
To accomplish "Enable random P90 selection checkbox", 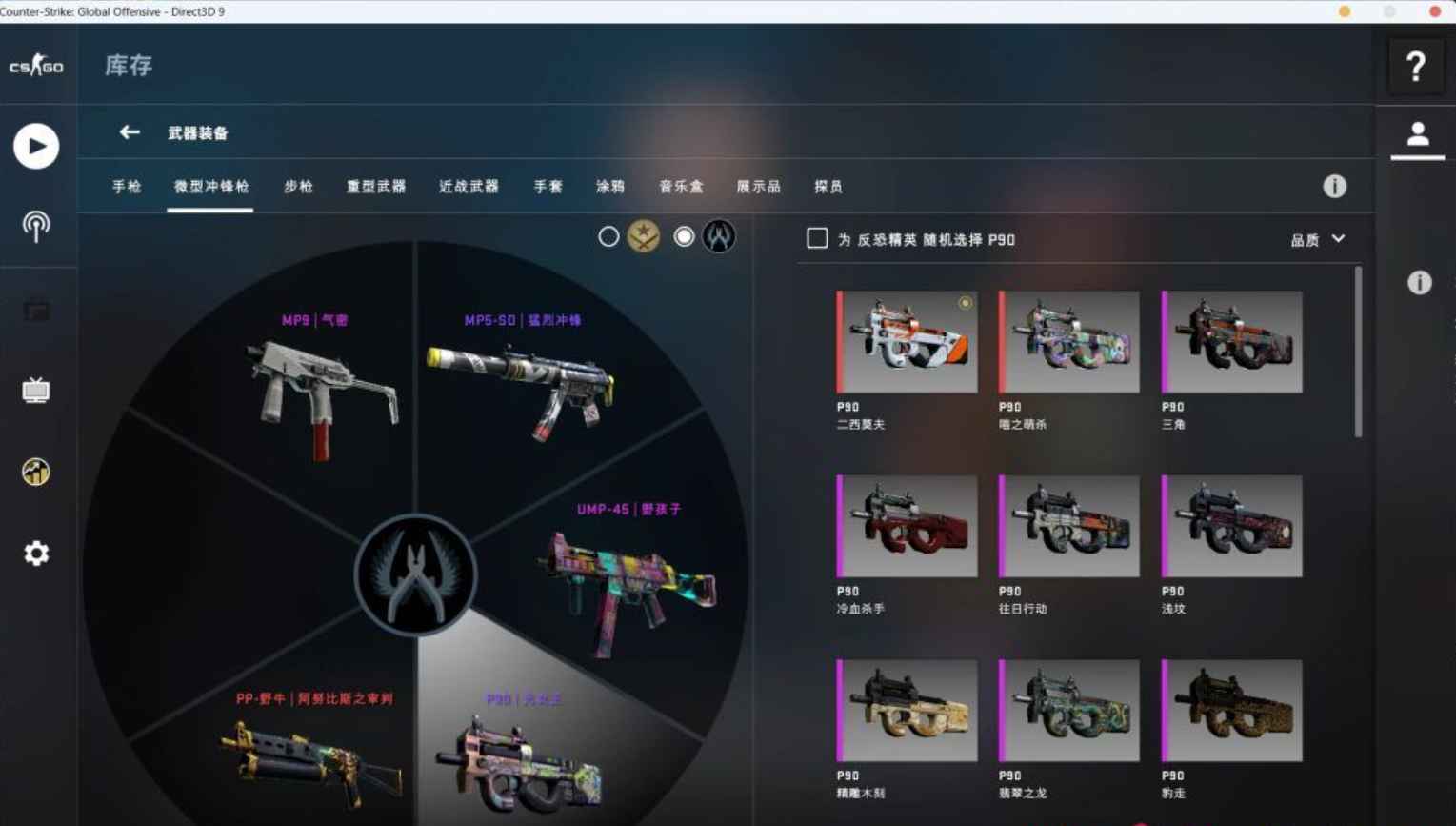I will click(816, 238).
